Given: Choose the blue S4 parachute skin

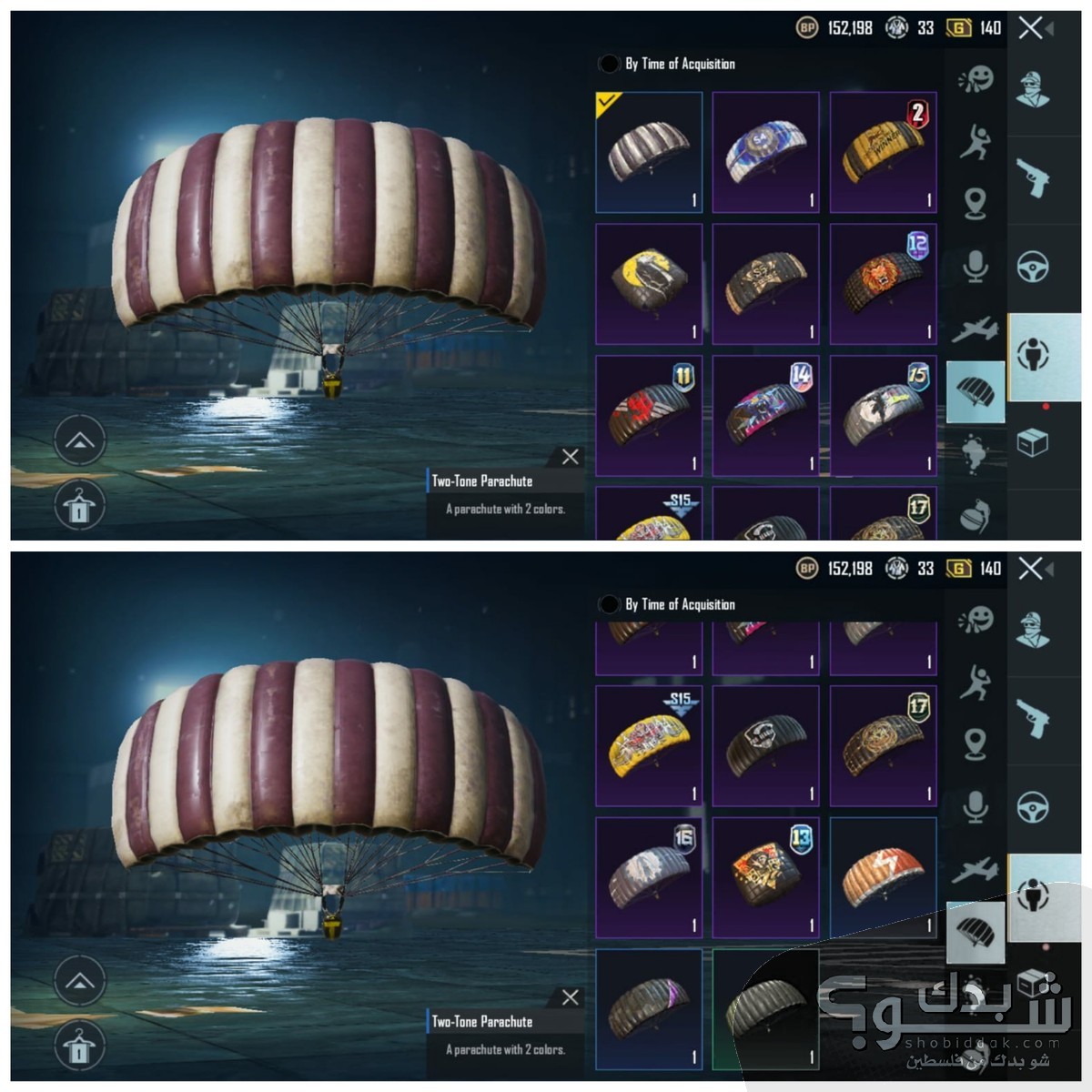Looking at the screenshot, I should click(765, 152).
